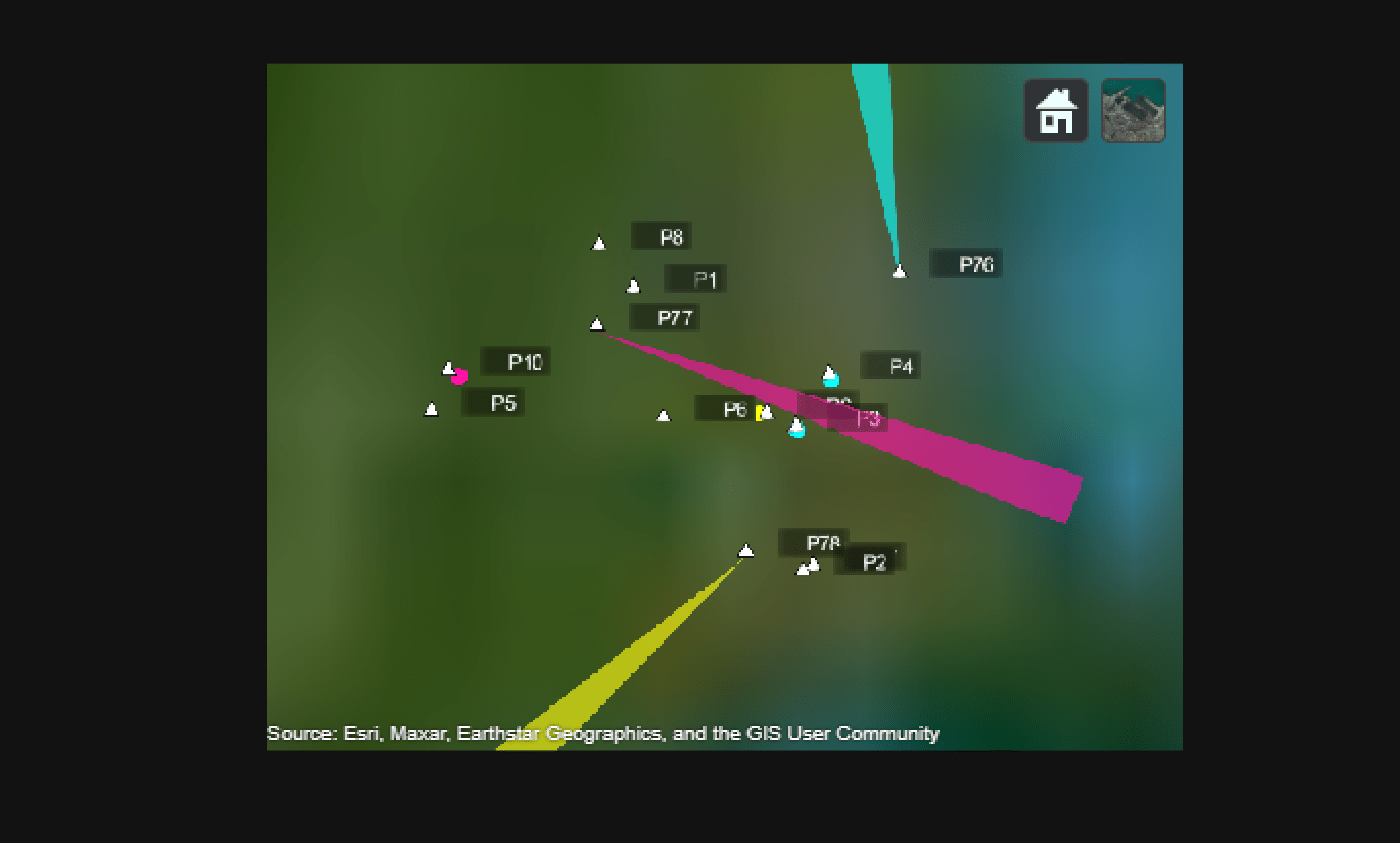Select the P76 marker beneath the cyan beam

[x=899, y=268]
